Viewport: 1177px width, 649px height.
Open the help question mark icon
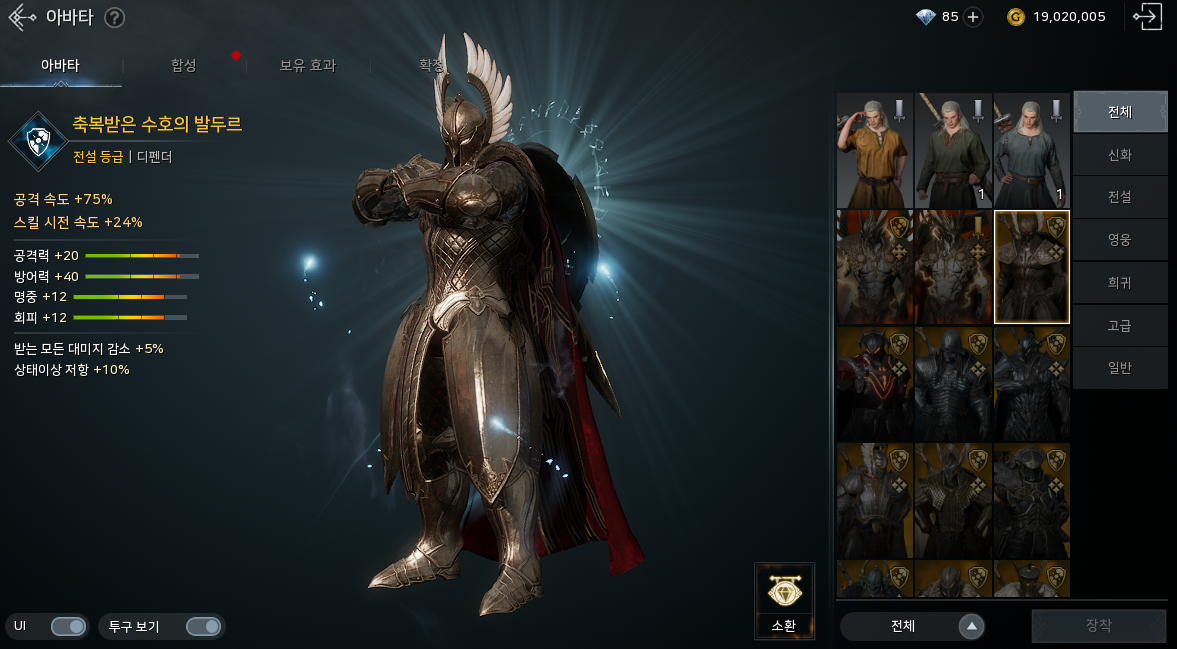[115, 17]
